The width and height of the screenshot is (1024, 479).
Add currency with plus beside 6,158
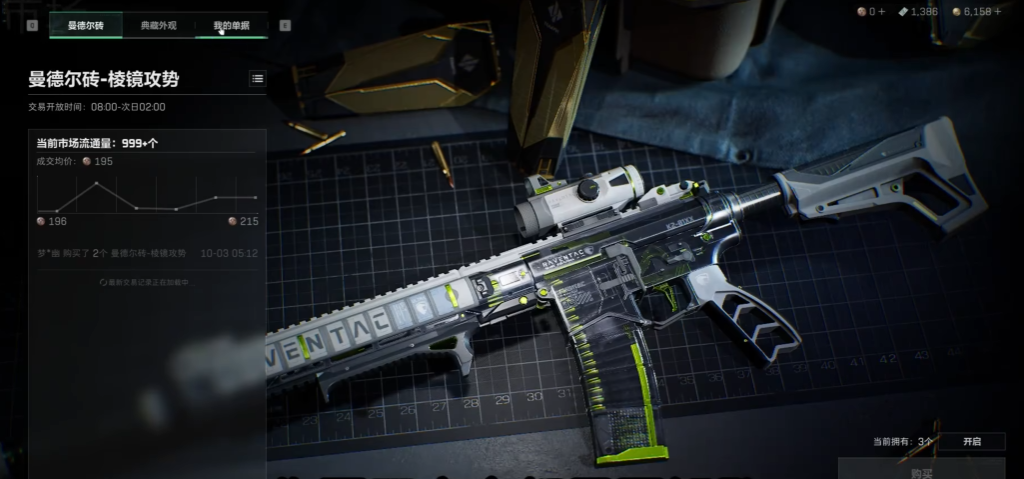coord(998,12)
